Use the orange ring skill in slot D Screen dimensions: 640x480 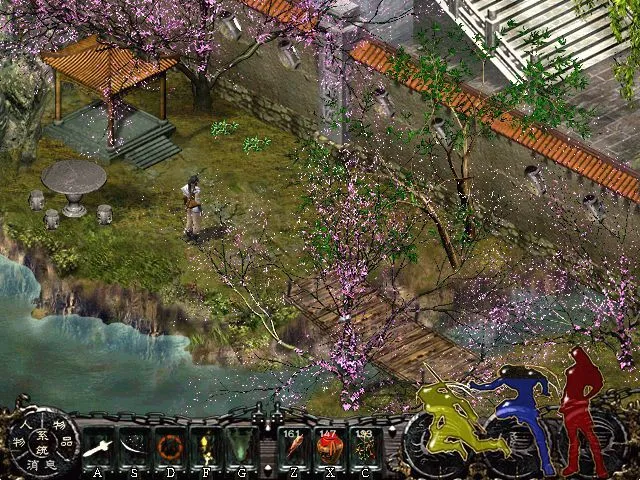(169, 446)
